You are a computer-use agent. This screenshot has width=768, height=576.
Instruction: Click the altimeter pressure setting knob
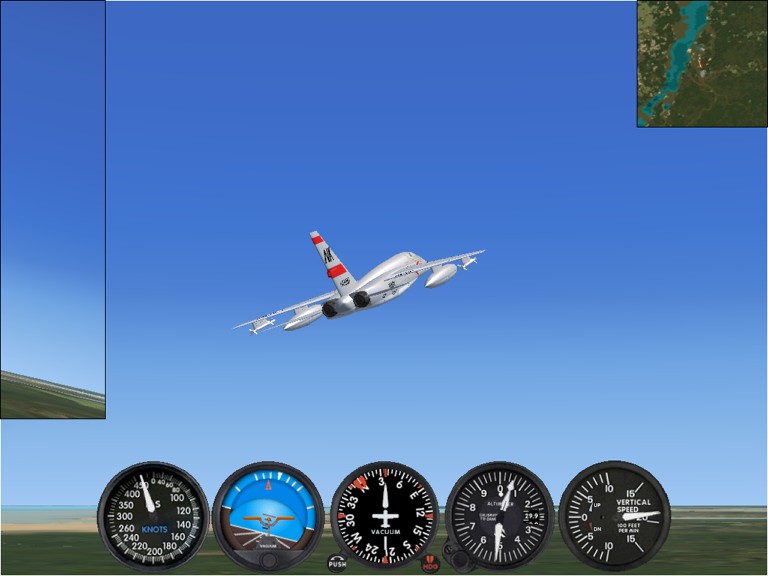[x=456, y=560]
